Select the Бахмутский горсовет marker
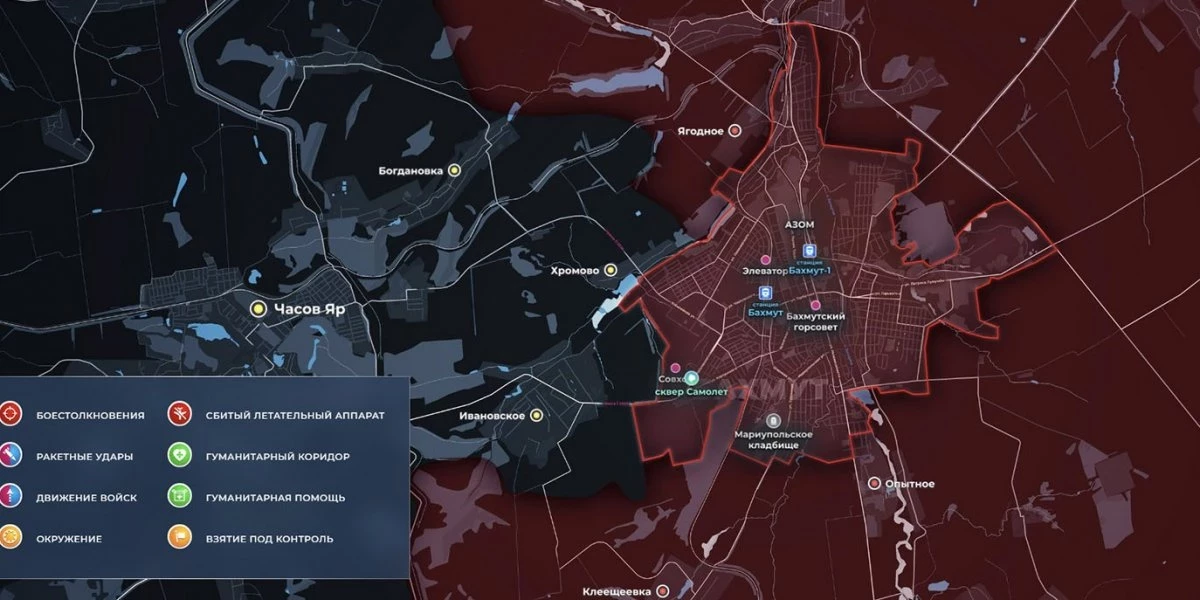 815,304
